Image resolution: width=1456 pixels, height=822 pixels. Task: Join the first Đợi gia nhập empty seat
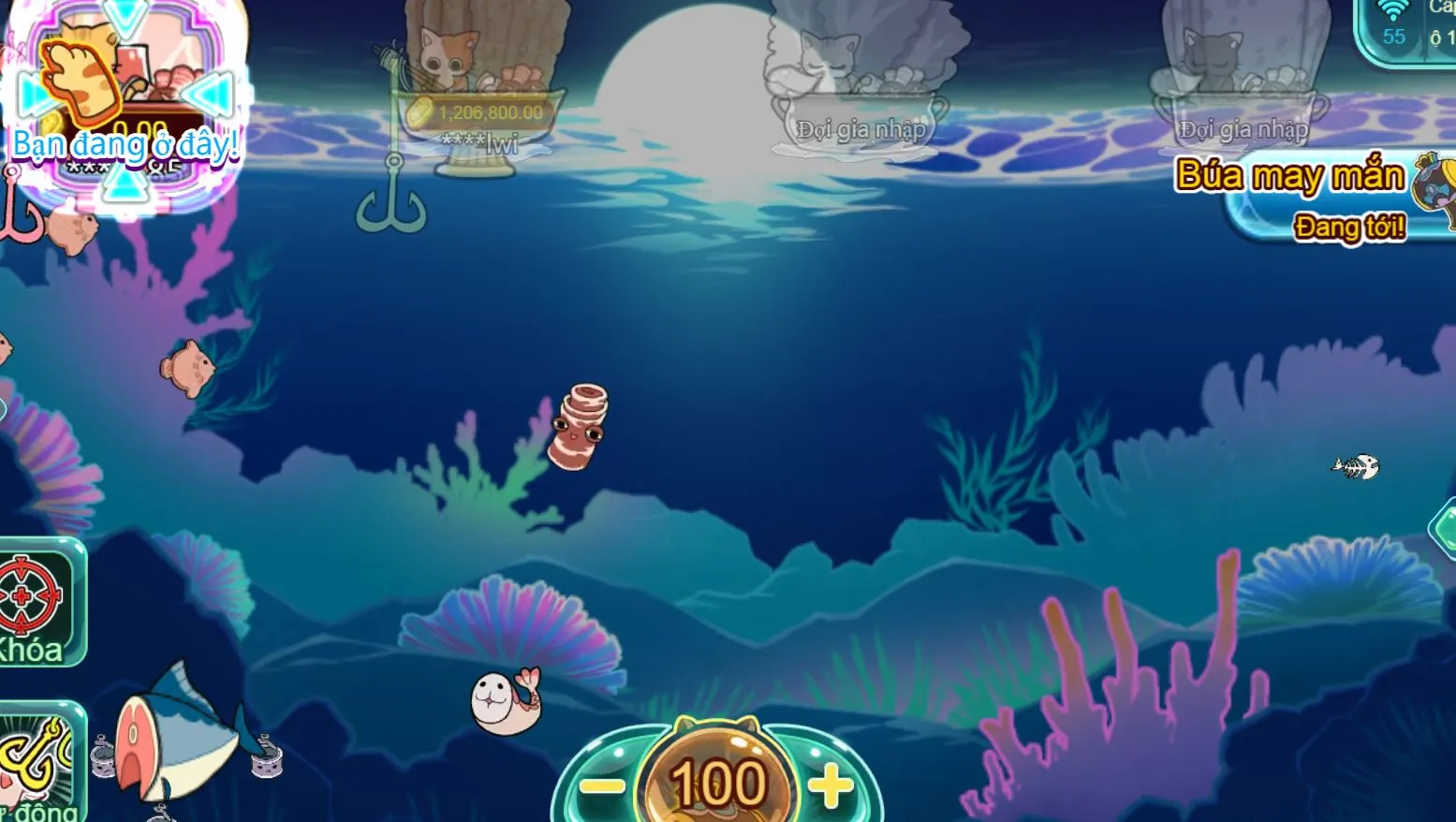coord(860,128)
